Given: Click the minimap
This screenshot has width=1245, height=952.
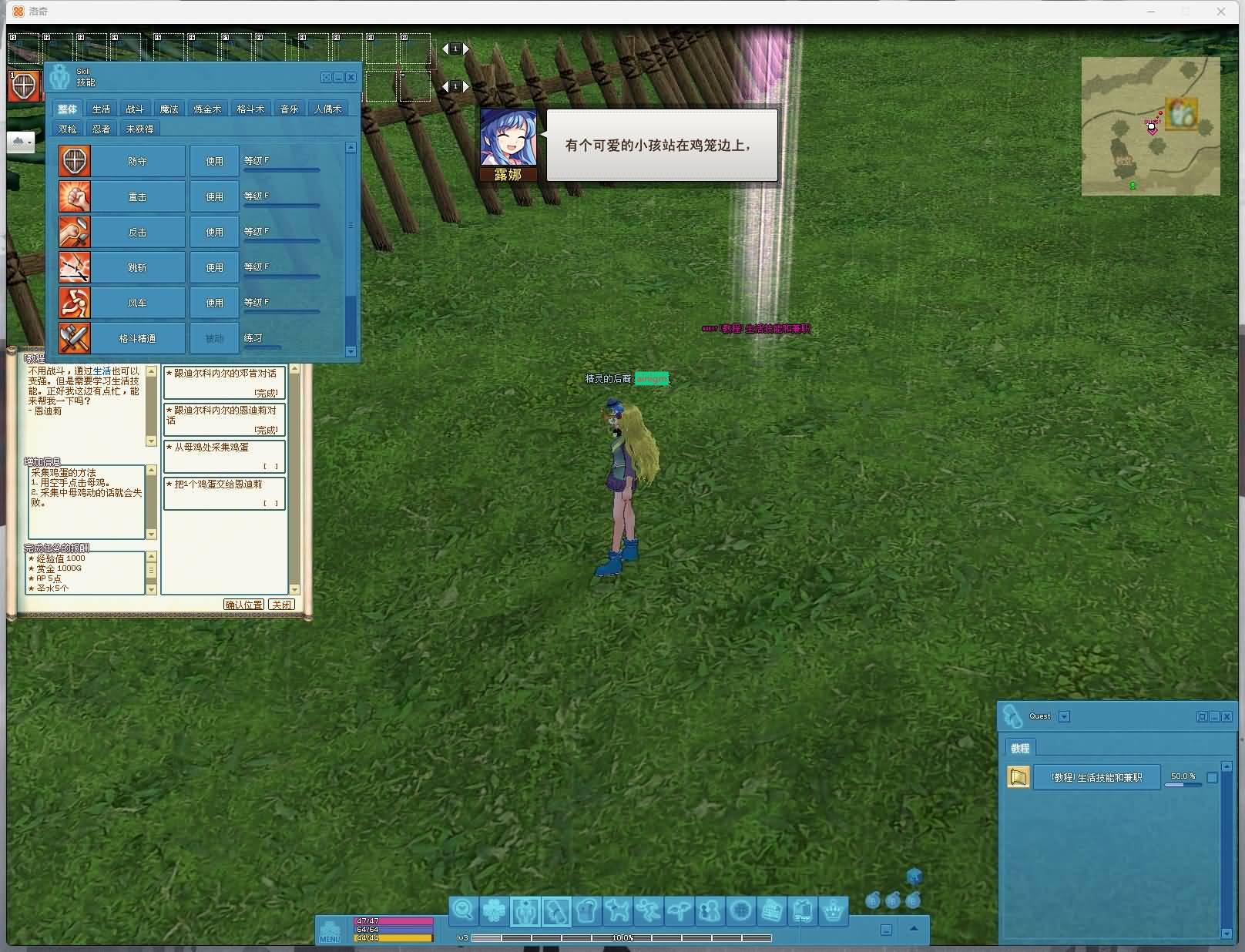Looking at the screenshot, I should (x=1150, y=126).
